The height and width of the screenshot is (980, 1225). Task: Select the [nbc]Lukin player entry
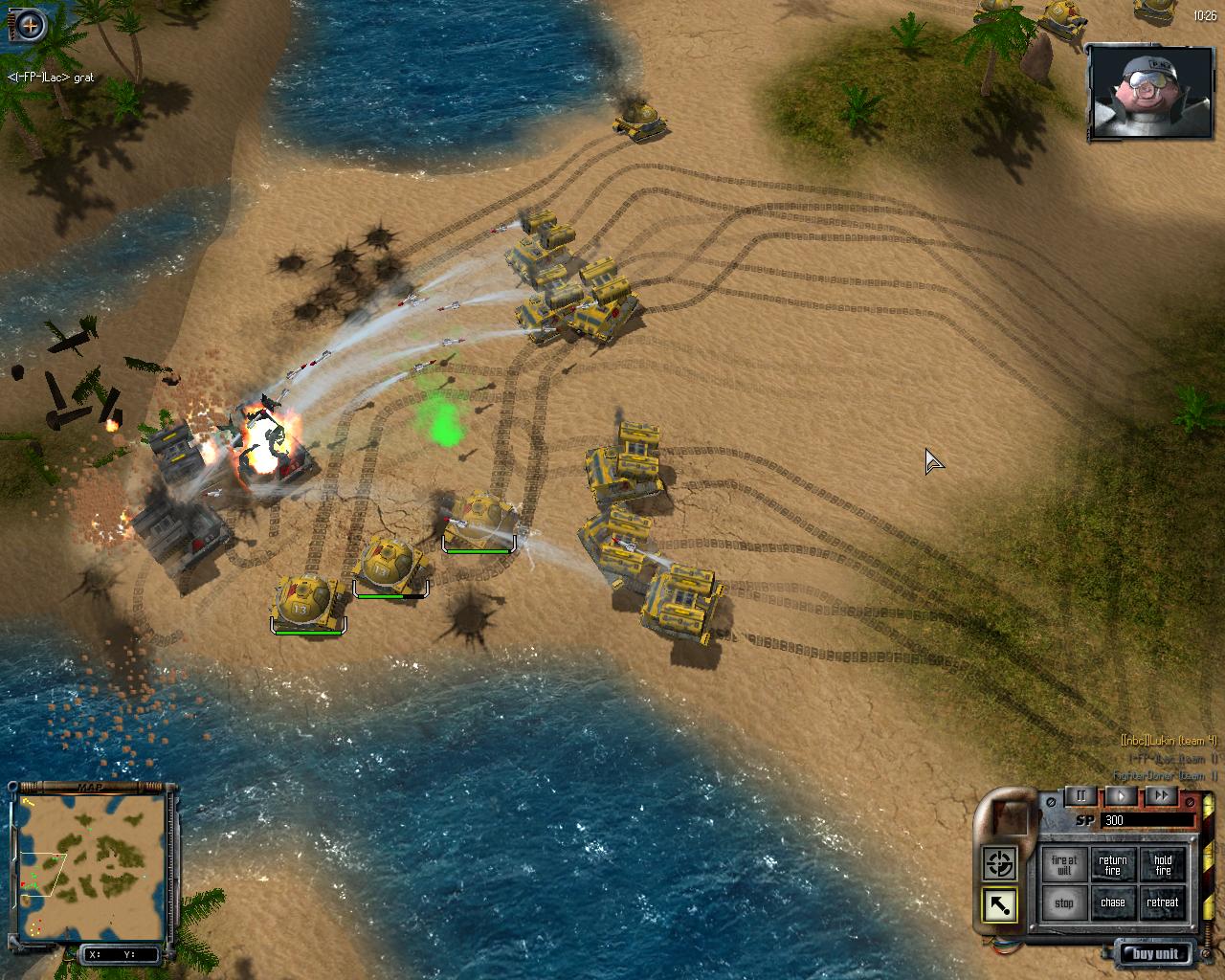coord(1169,740)
